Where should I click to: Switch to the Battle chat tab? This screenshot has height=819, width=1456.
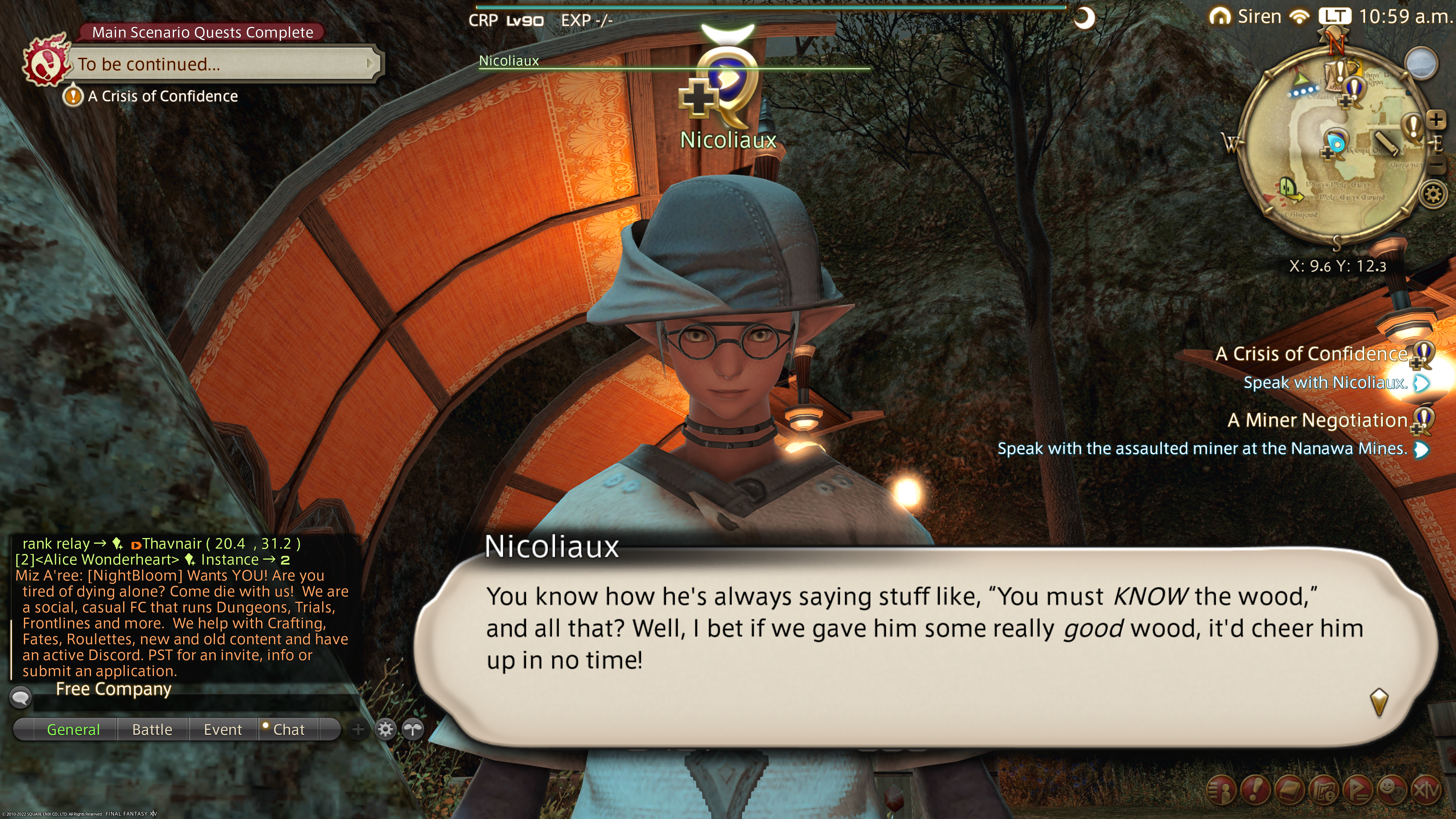(152, 729)
